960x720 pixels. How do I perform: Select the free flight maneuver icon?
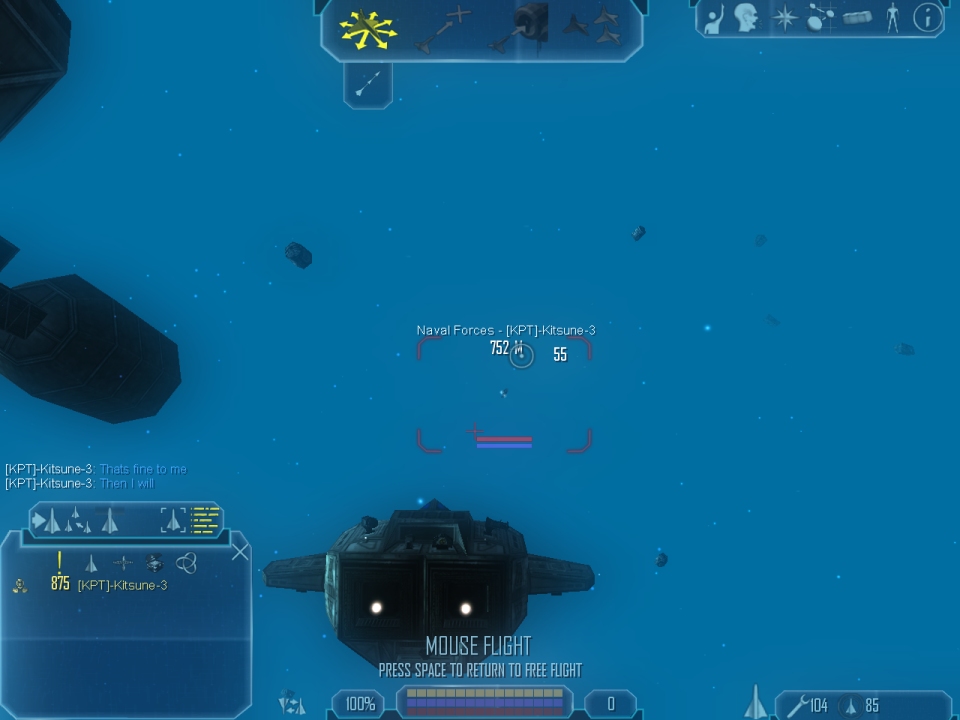click(x=368, y=28)
